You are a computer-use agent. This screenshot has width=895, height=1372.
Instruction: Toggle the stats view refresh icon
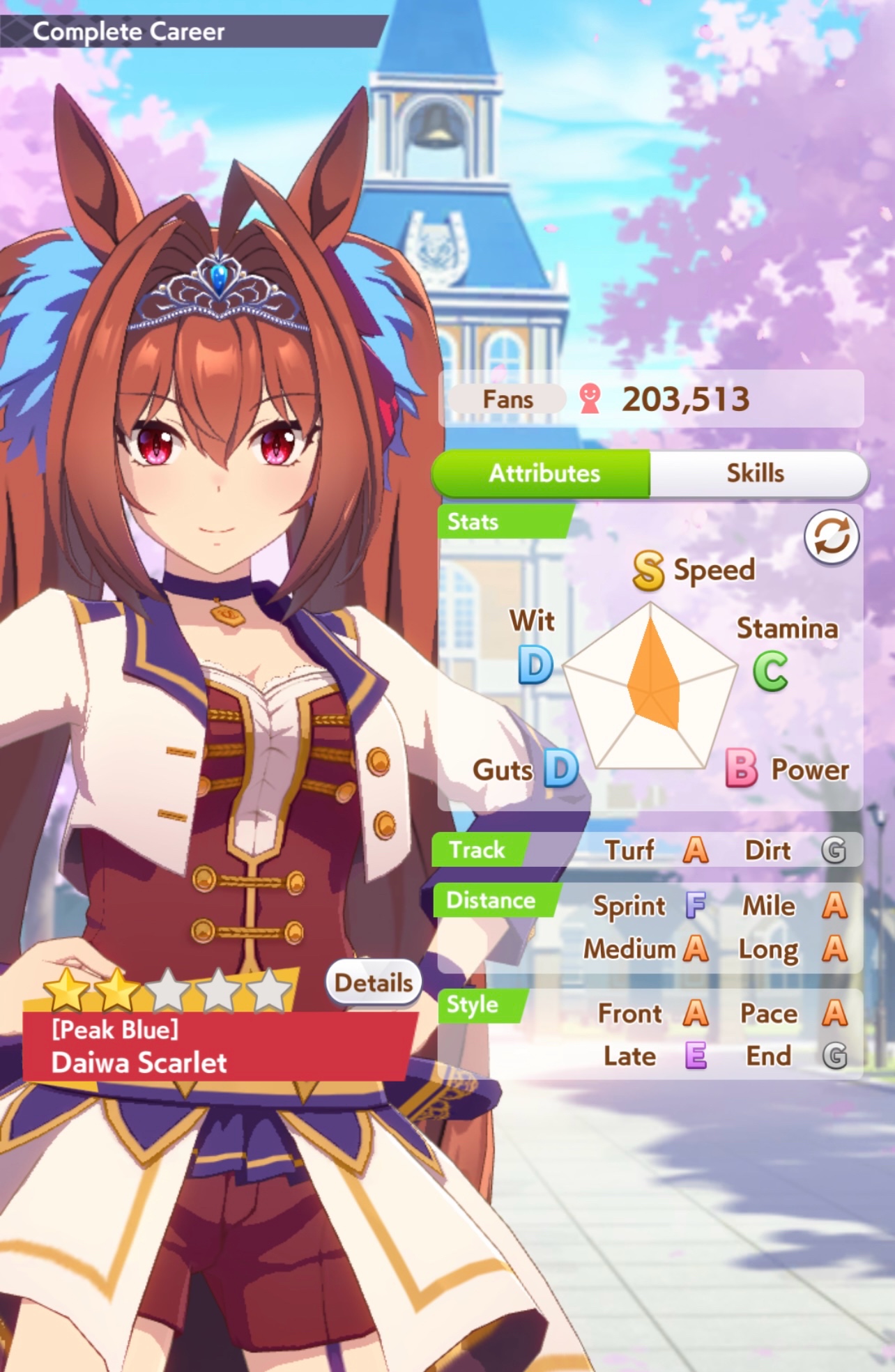(831, 537)
